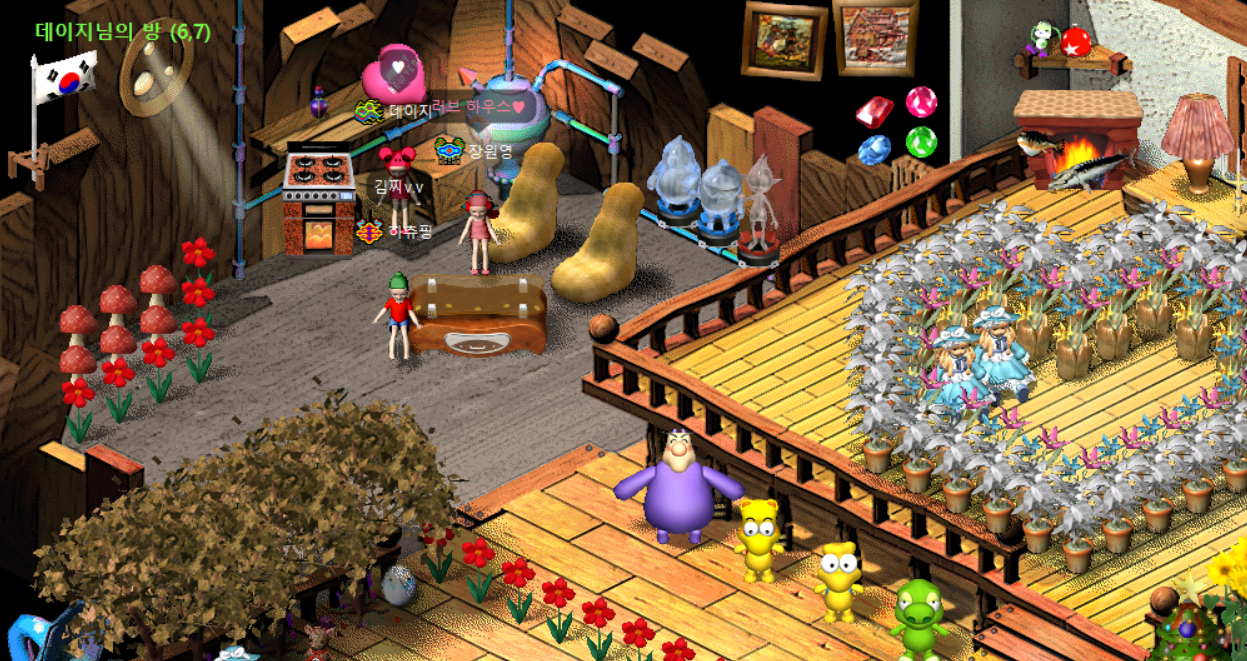The image size is (1247, 661).
Task: Select the 하츄핑 player name tag
Action: coord(410,231)
